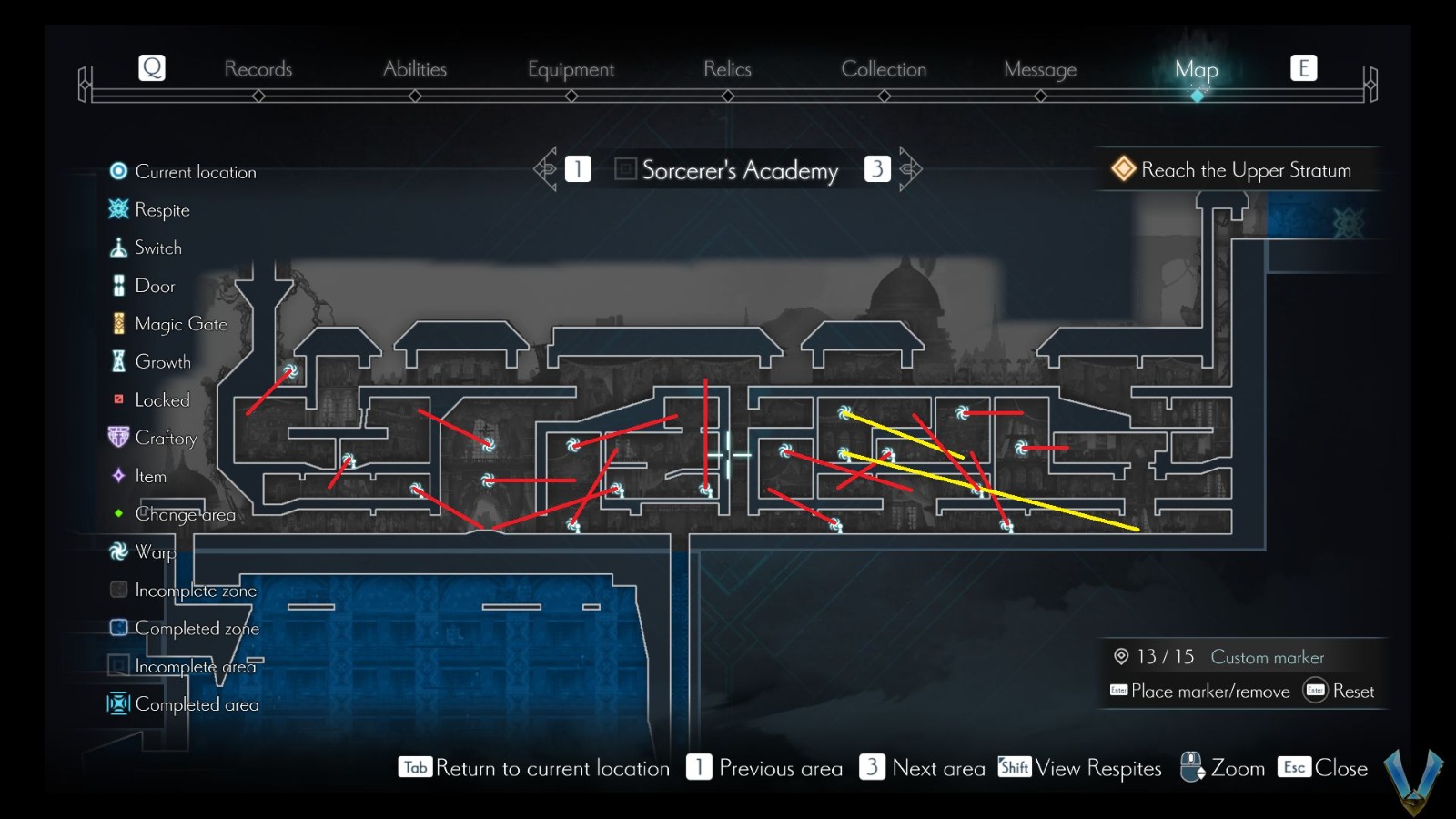Open the Records tab
This screenshot has width=1456, height=819.
(259, 68)
